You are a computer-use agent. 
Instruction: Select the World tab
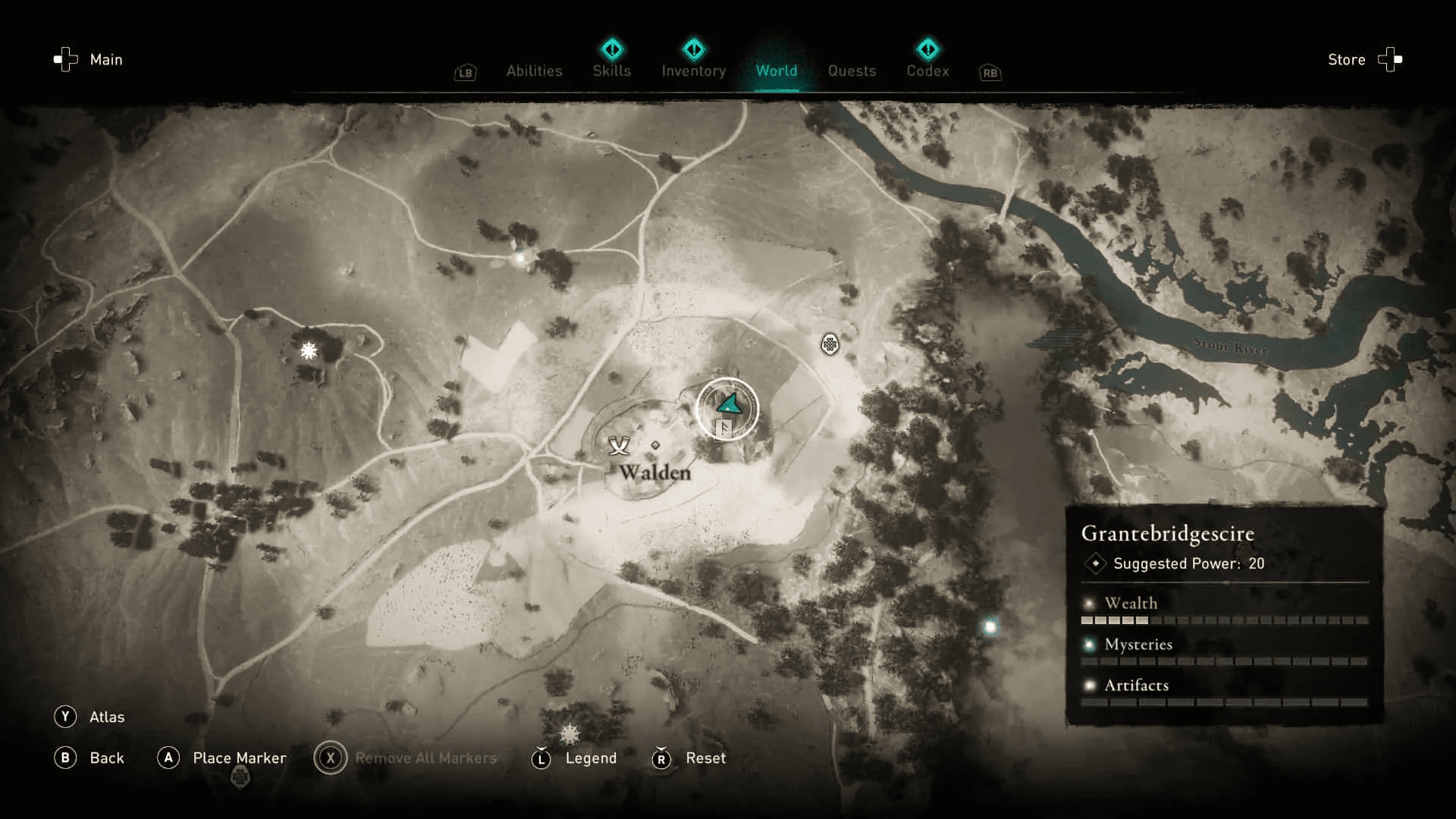pyautogui.click(x=777, y=71)
